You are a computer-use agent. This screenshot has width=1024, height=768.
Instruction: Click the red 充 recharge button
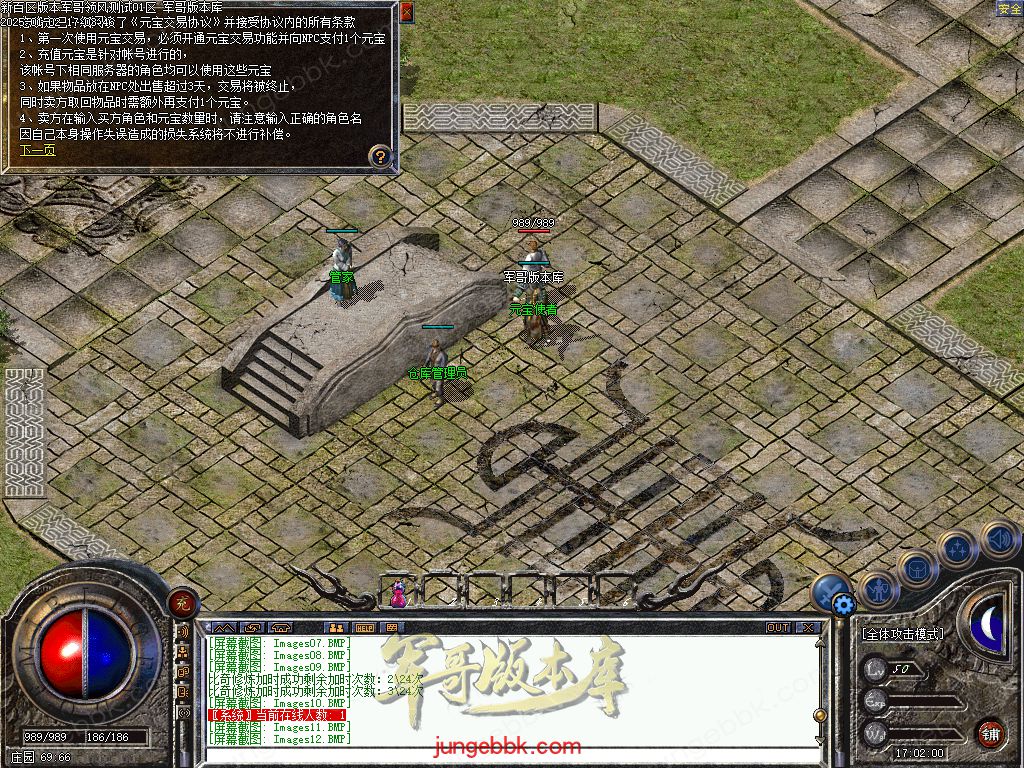pos(183,602)
